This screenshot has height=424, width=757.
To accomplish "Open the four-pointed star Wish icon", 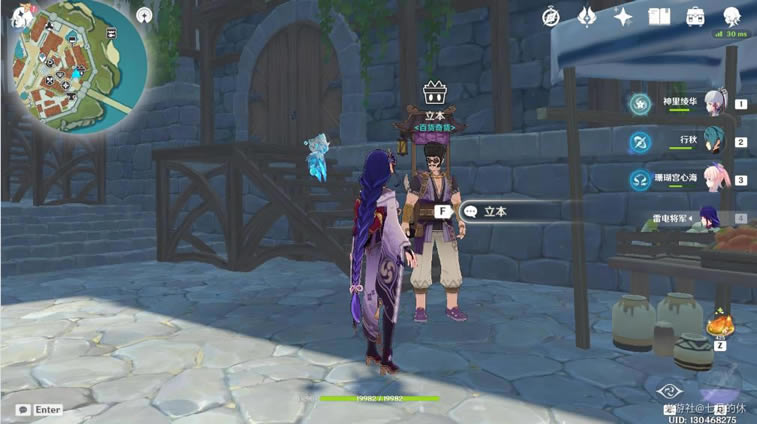I will point(623,16).
